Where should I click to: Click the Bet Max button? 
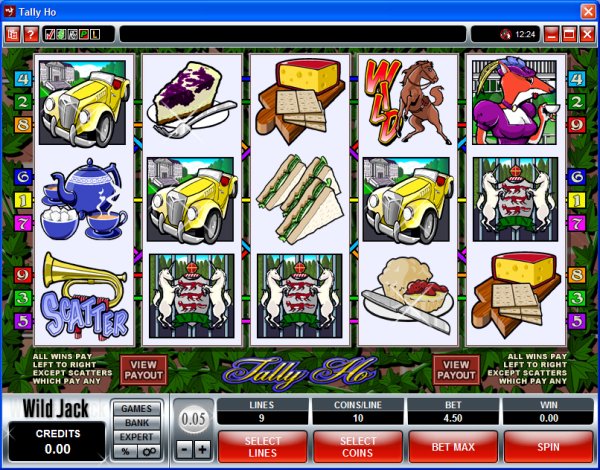(x=452, y=444)
